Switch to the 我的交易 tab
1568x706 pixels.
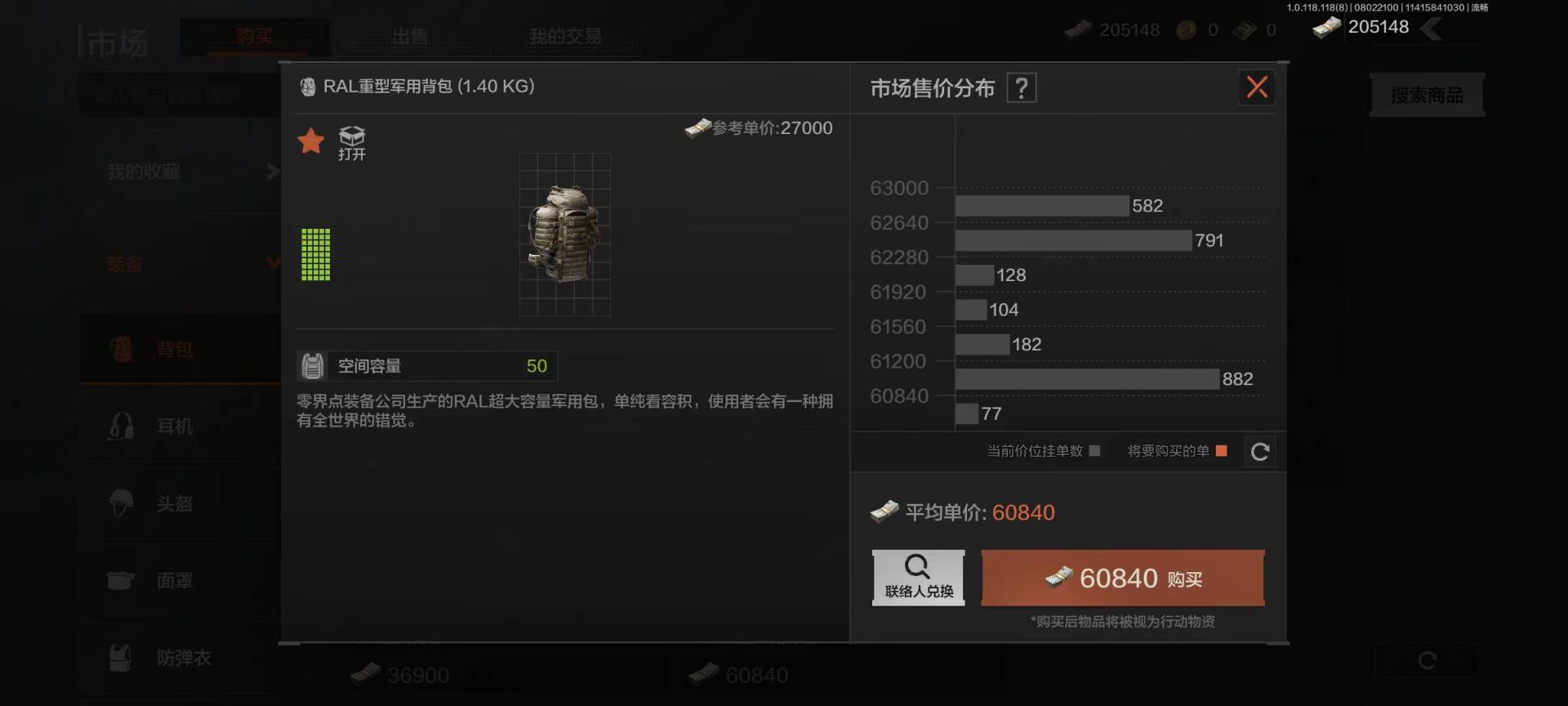[x=565, y=37]
